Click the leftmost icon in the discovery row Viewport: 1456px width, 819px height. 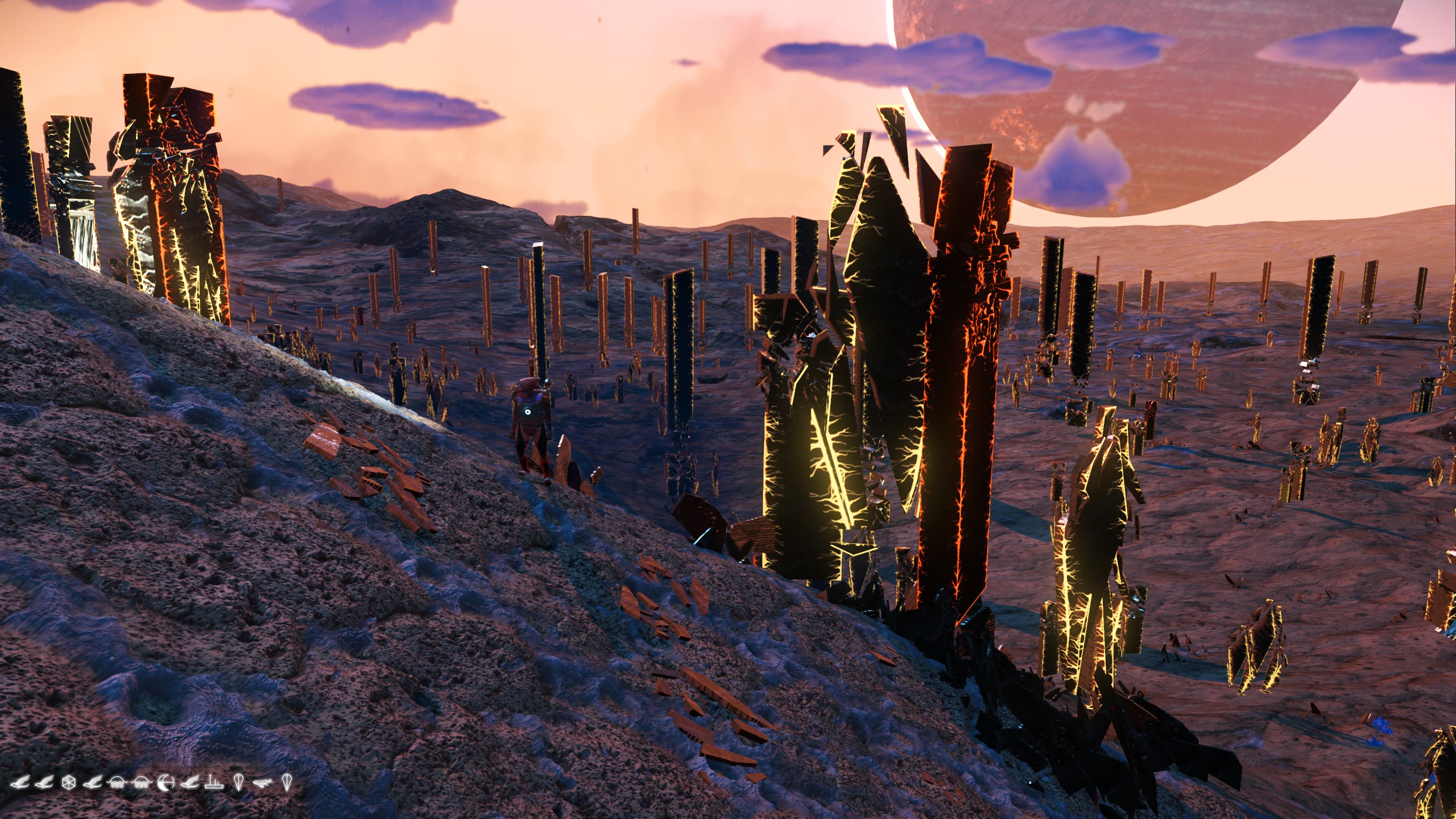[19, 781]
